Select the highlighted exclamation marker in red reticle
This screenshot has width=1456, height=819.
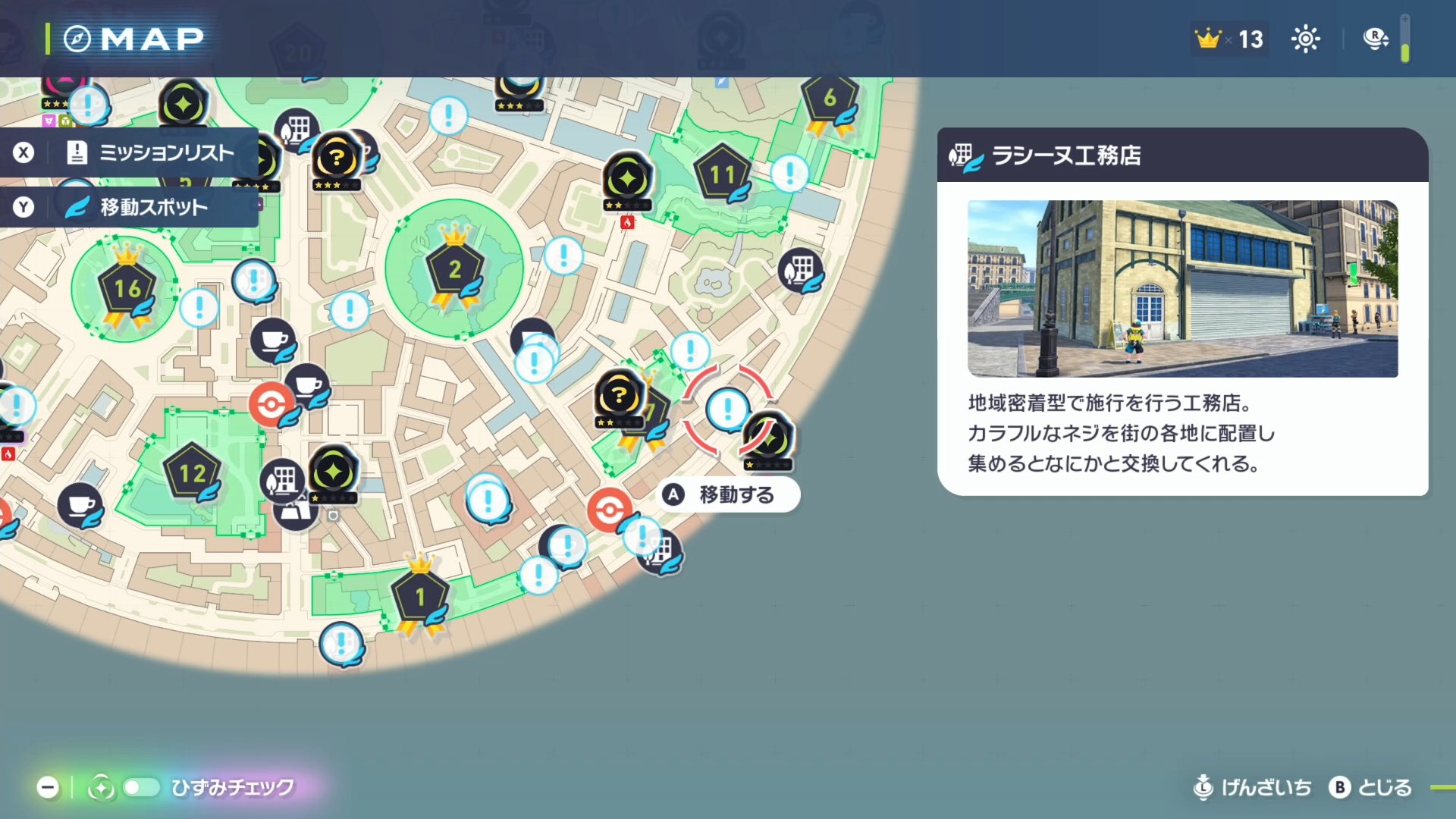[x=727, y=409]
